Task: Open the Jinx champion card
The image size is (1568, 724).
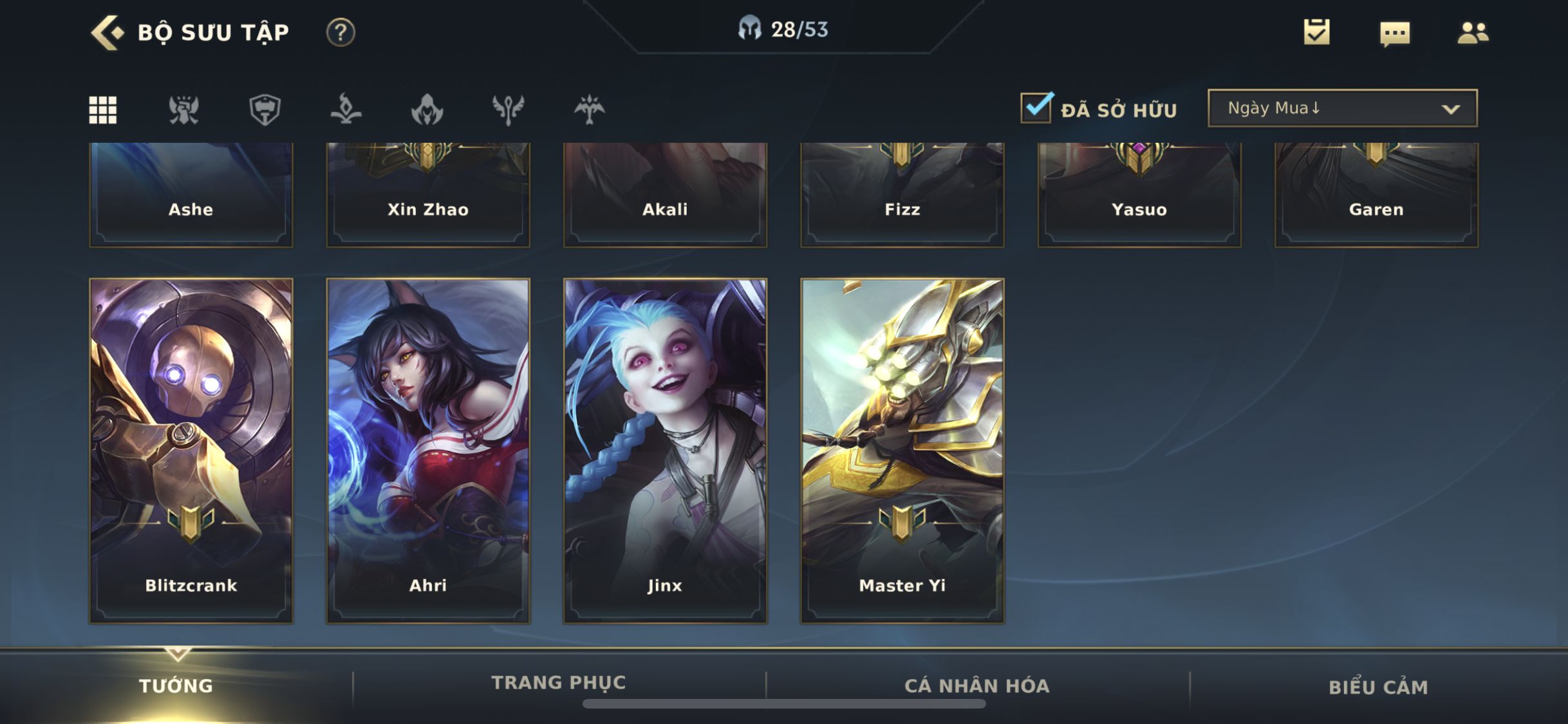Action: point(665,450)
